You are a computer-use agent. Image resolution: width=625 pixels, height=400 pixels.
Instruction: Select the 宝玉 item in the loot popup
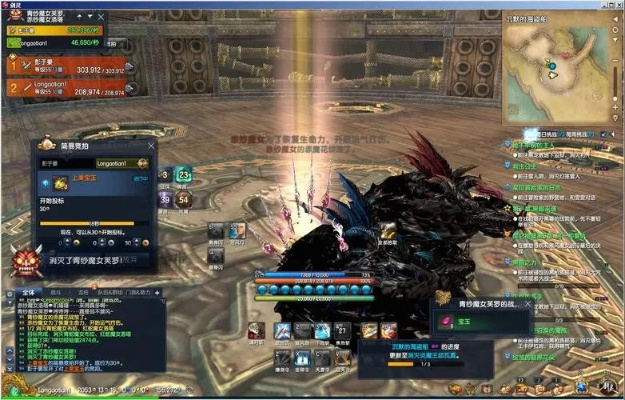click(x=444, y=321)
